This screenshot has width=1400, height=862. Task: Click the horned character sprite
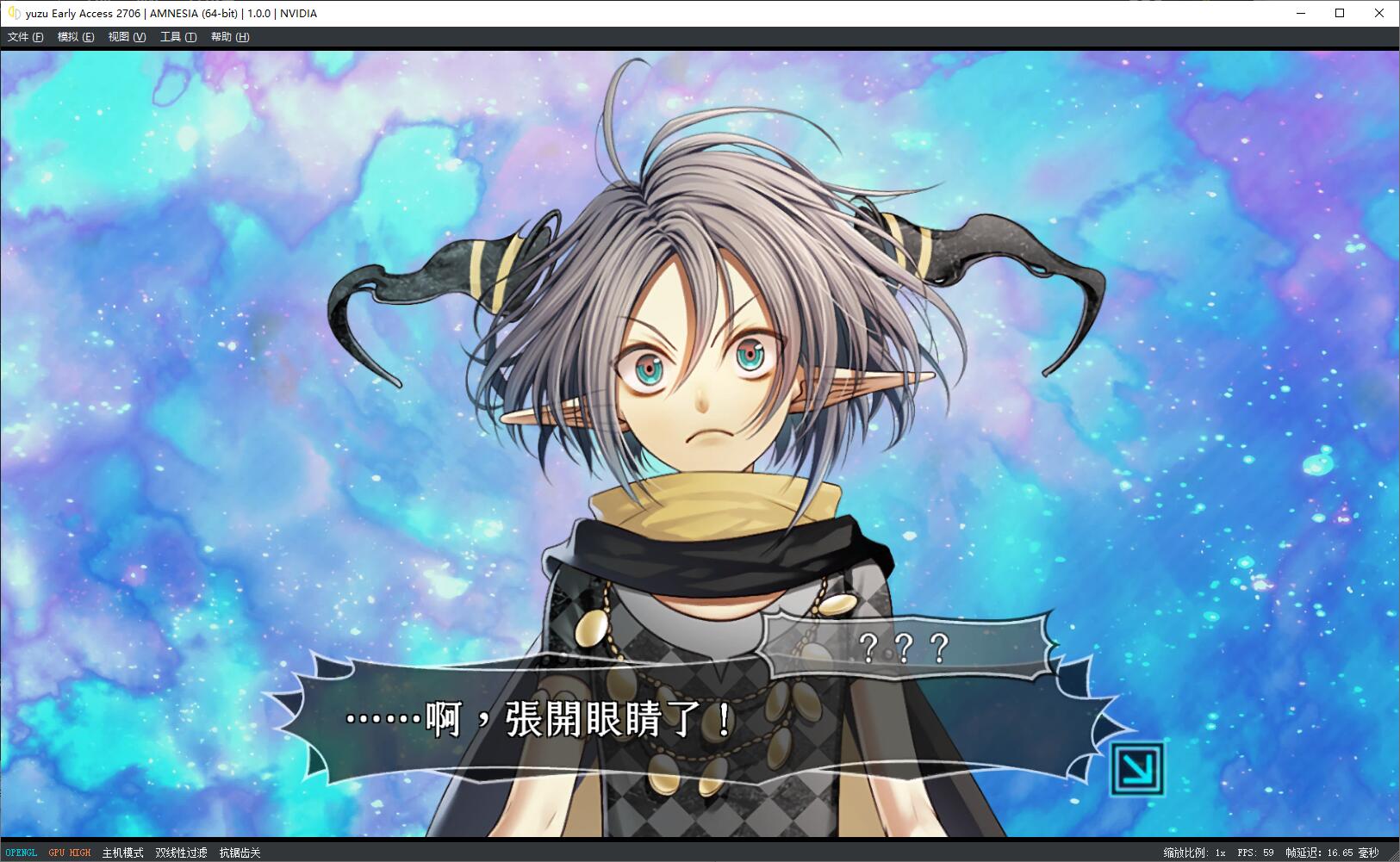coord(706,388)
